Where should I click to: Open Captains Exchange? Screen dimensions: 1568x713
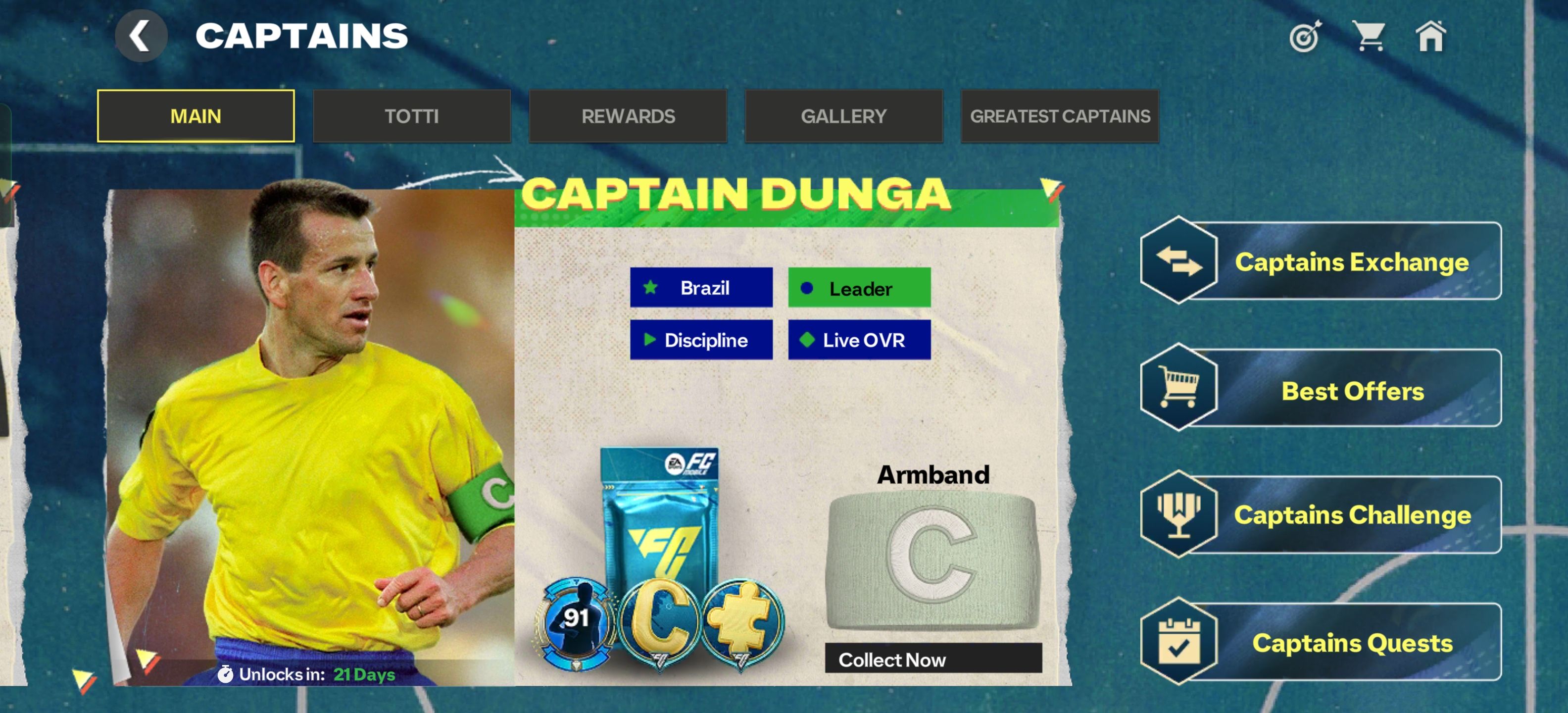pyautogui.click(x=1321, y=261)
